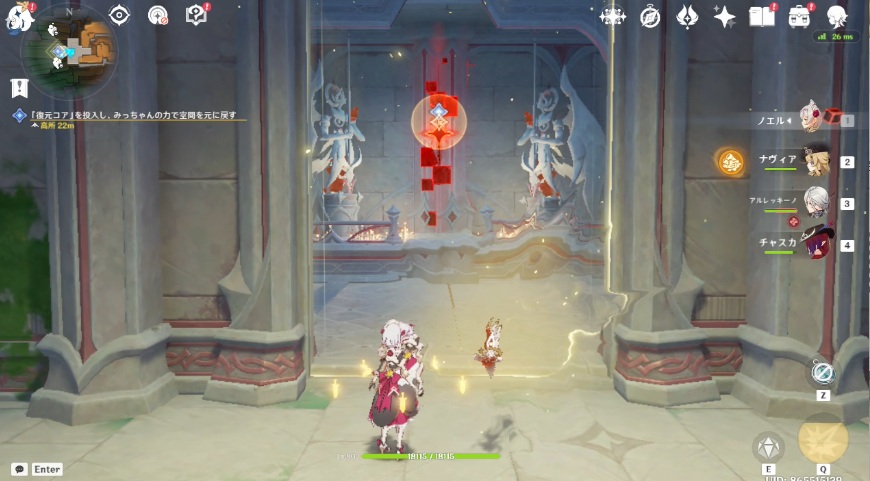Open the quest banner icon below minimap
Viewport: 870px width, 481px height.
[x=19, y=88]
